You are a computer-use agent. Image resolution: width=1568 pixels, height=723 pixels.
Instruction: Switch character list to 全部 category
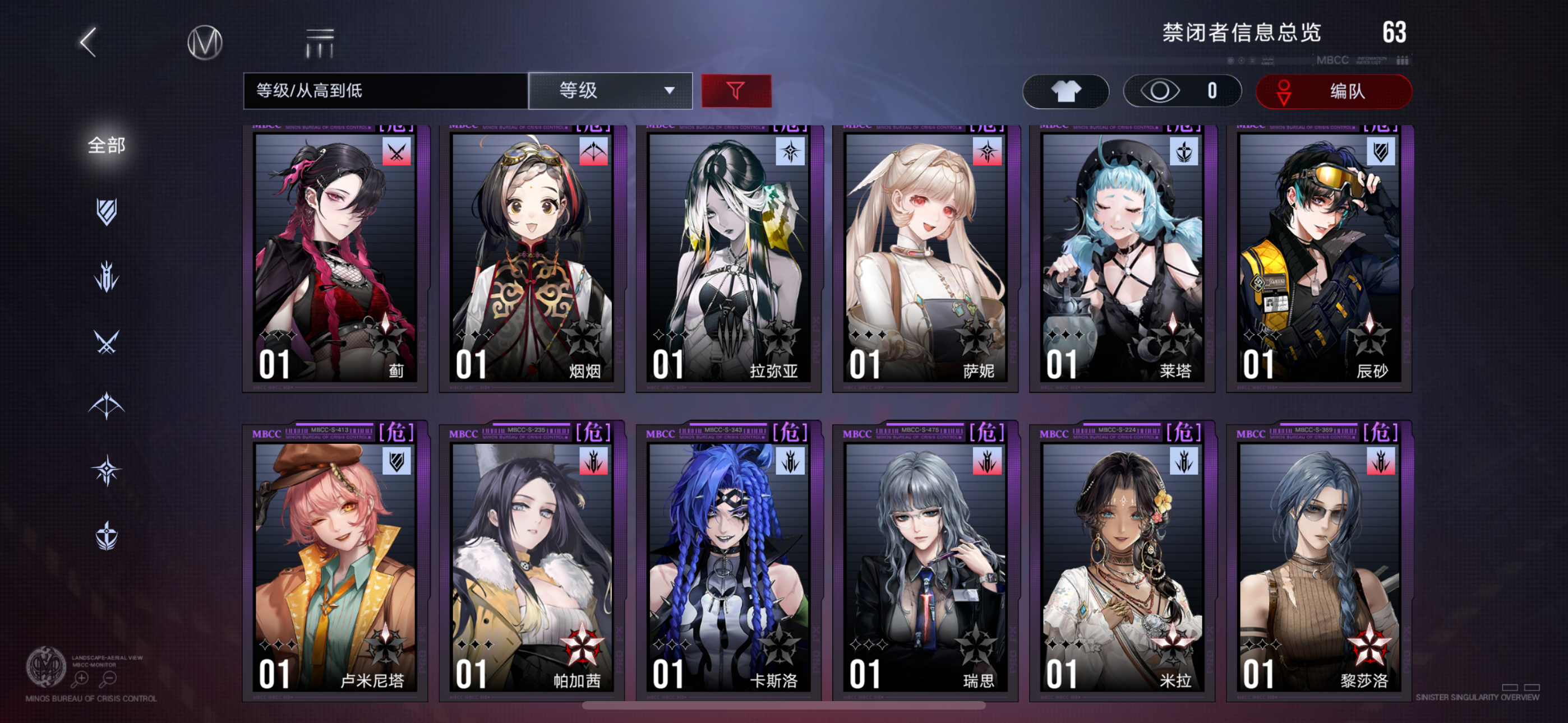tap(107, 146)
